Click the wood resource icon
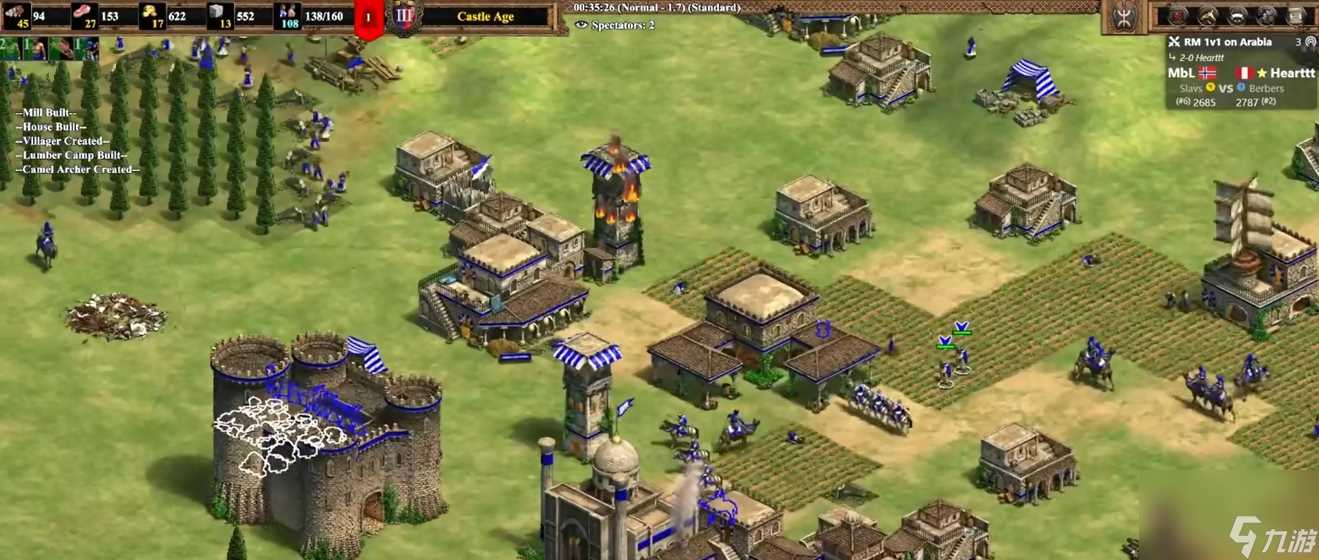 tap(16, 14)
